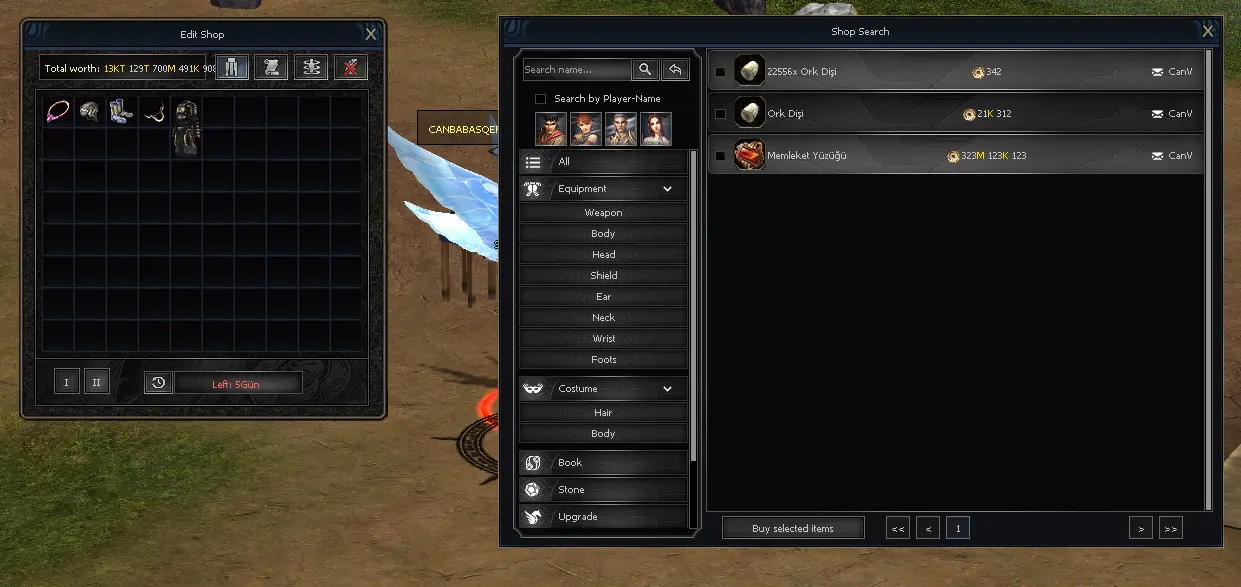Show All item categories

click(x=603, y=162)
